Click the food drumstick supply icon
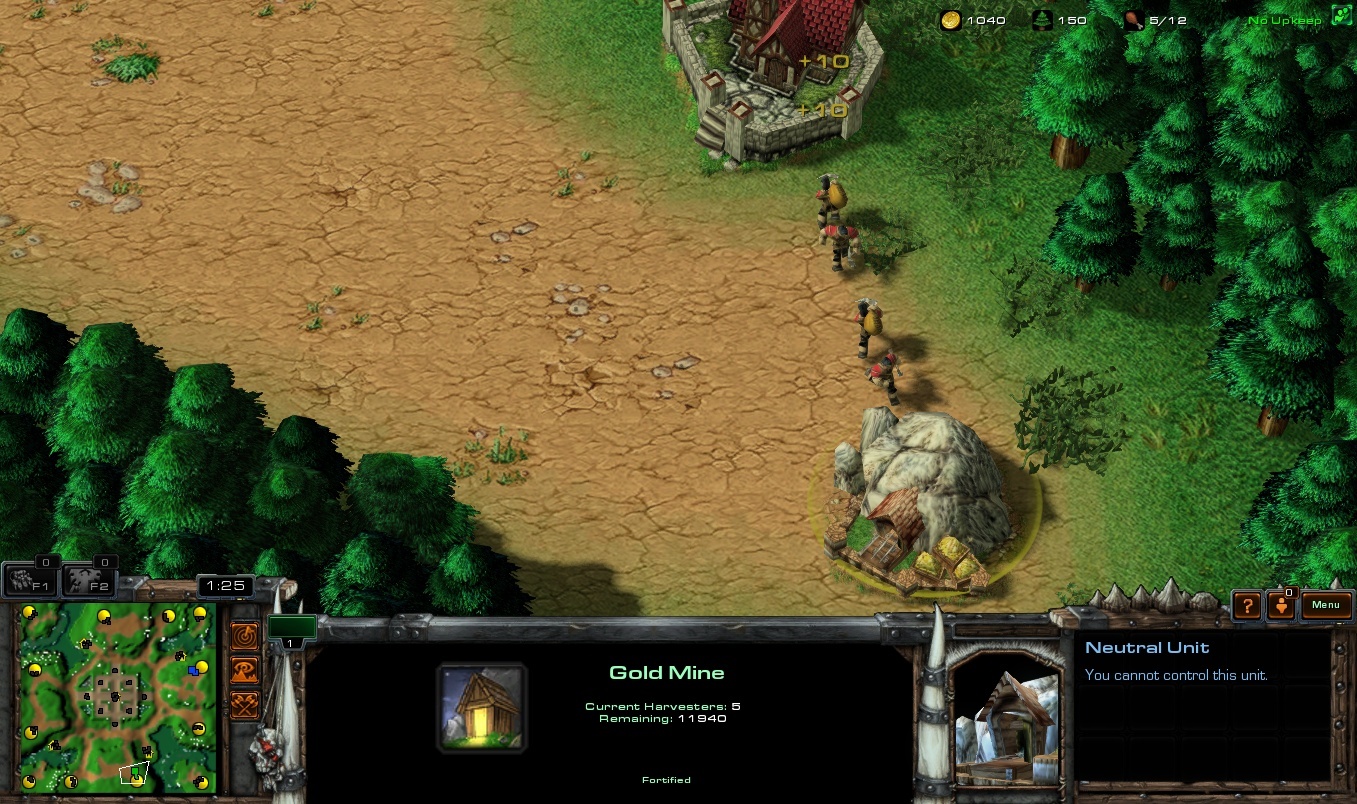Screen dimensions: 1357x804 1134,20
